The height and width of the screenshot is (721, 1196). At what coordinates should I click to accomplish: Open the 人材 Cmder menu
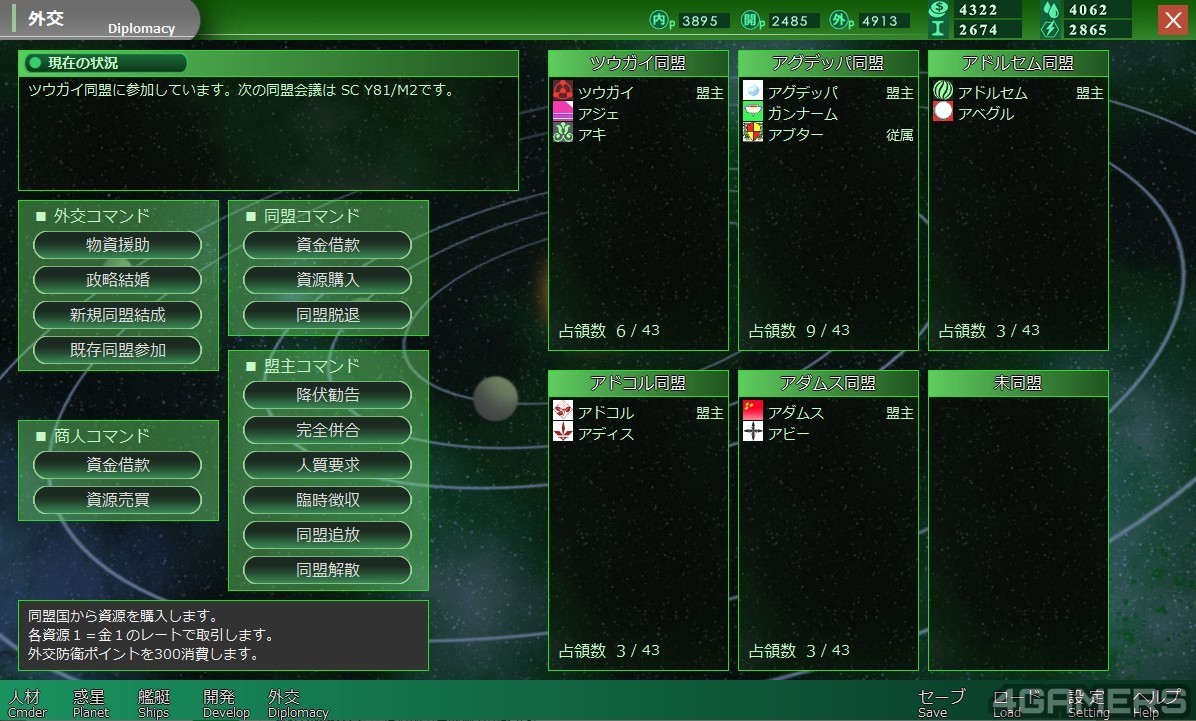(27, 703)
